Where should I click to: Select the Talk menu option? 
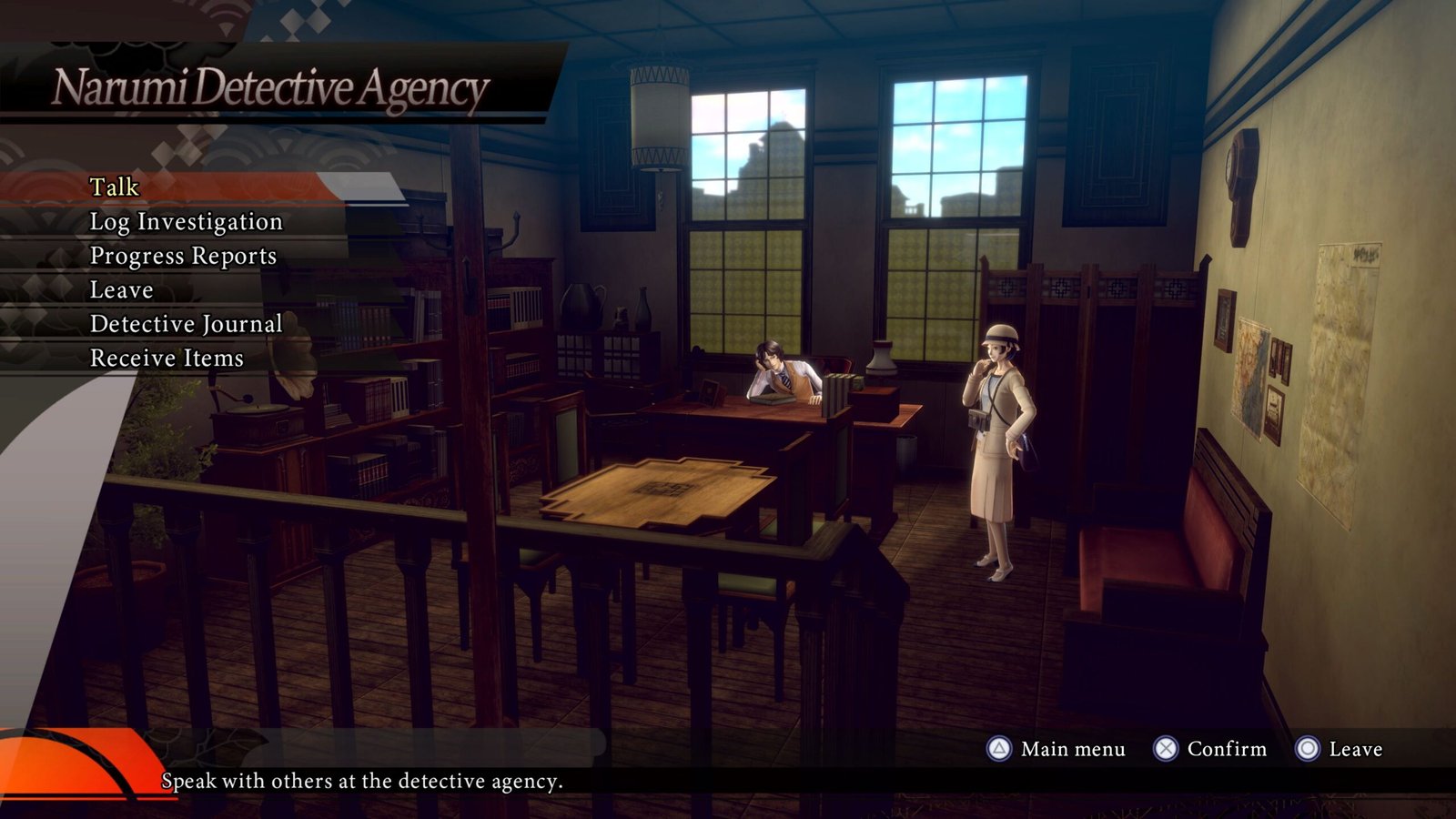115,187
